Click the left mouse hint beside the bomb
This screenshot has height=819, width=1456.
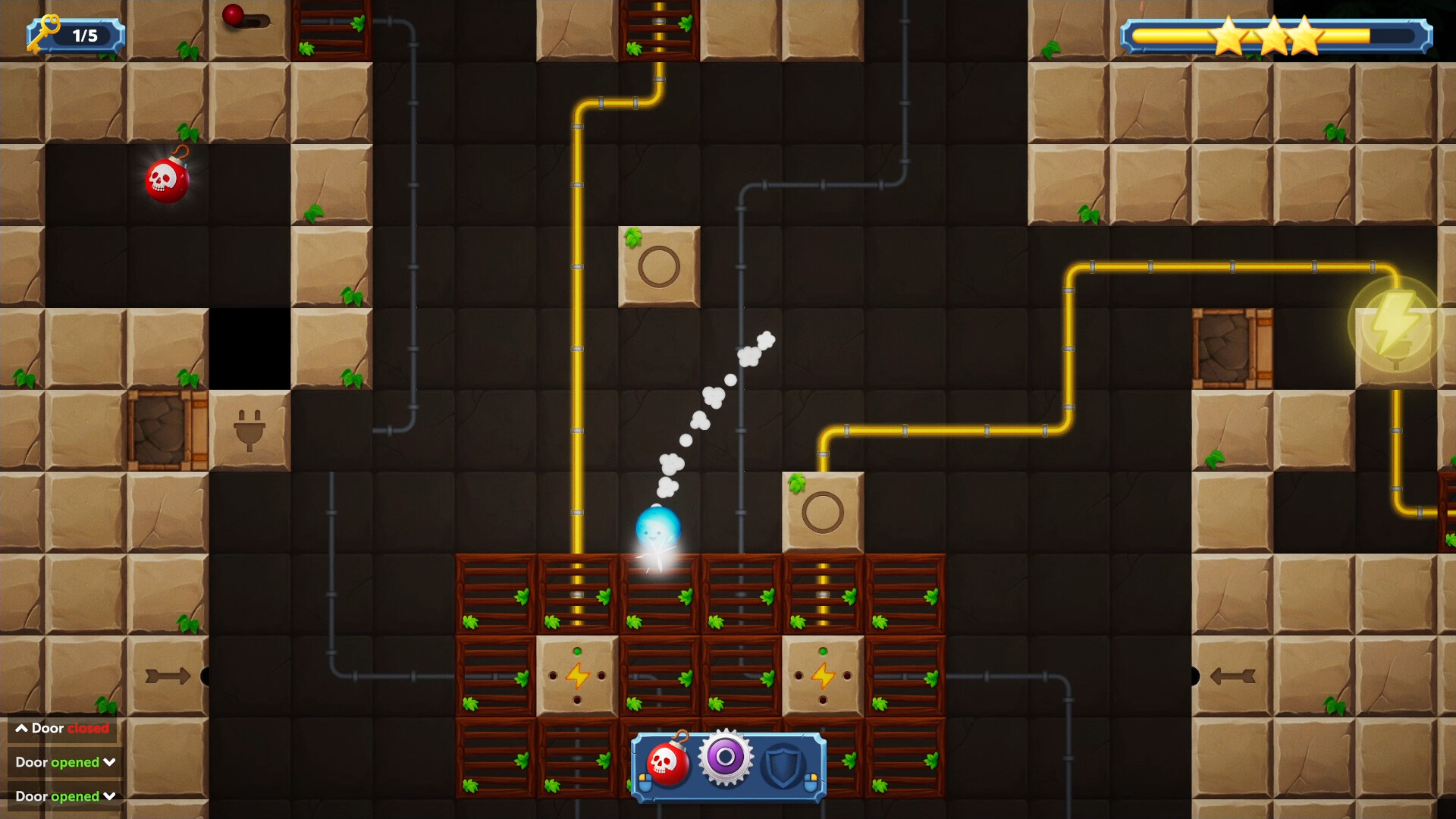tap(645, 783)
